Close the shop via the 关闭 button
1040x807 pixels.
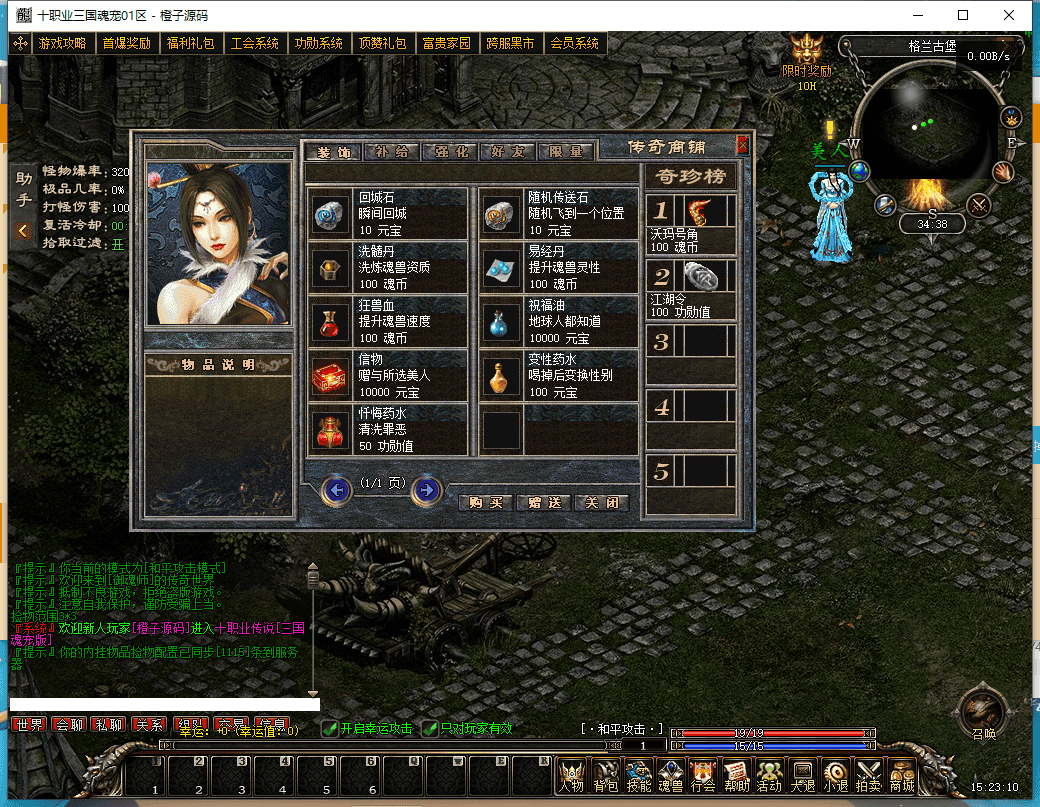pyautogui.click(x=602, y=502)
